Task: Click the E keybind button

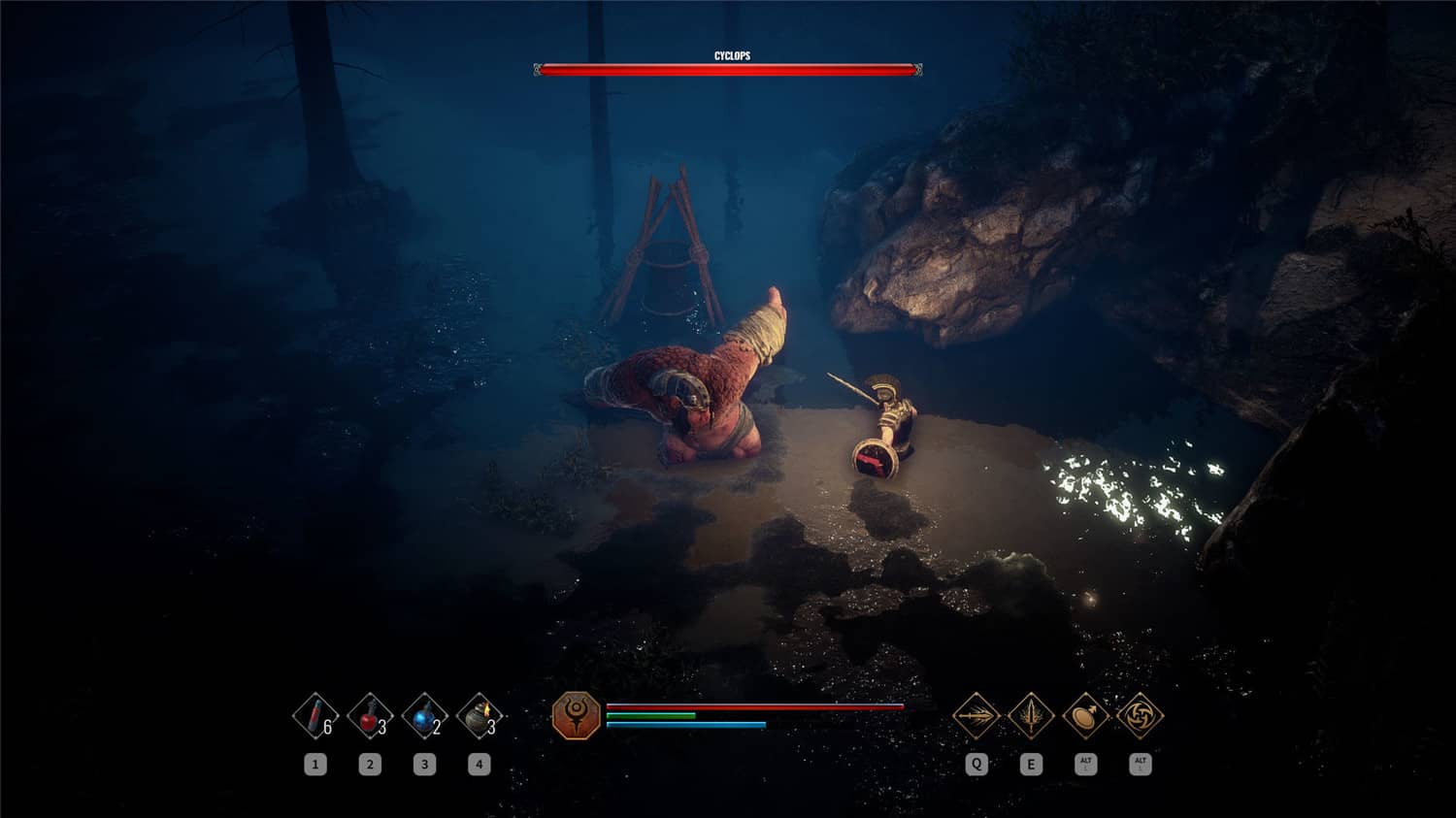Action: tap(1031, 766)
